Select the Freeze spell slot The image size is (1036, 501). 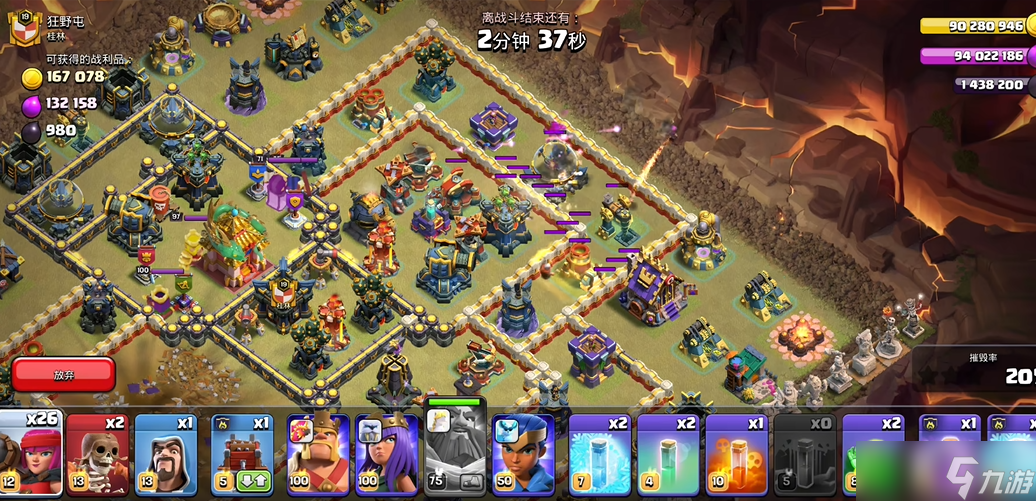click(599, 453)
